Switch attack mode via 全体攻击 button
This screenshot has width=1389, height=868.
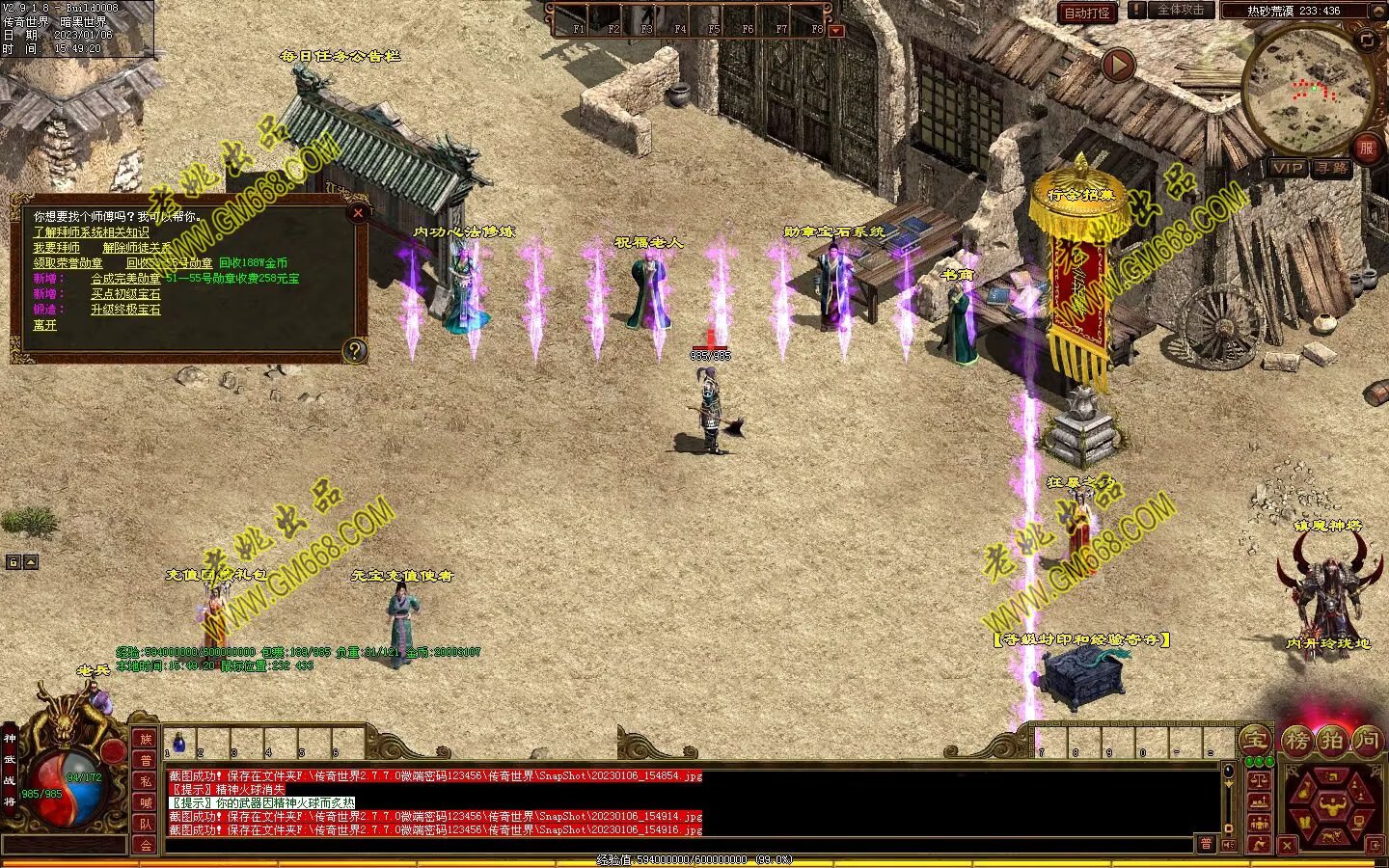[x=1181, y=11]
